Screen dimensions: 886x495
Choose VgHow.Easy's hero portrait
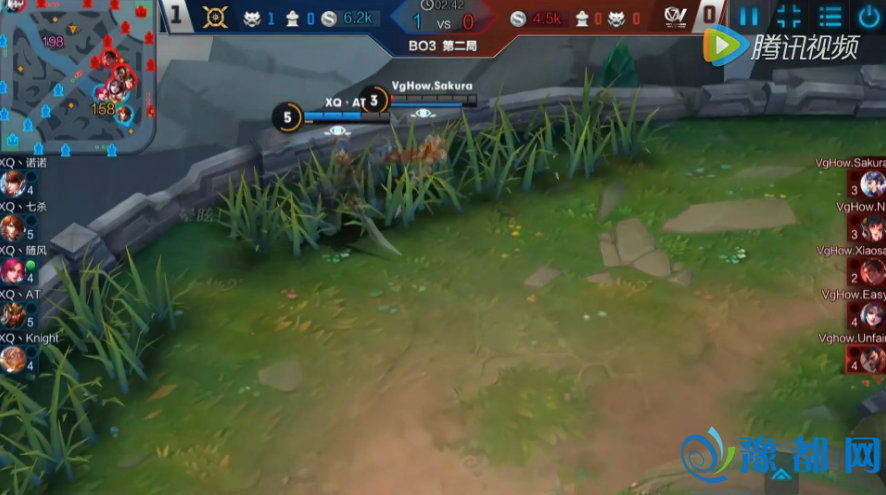click(x=873, y=316)
